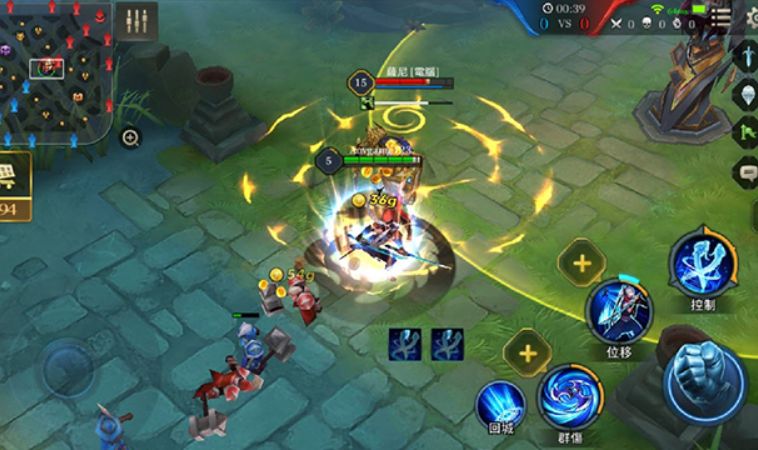
Task: Click the magnifier zoom button beside the minimap
Action: click(130, 138)
